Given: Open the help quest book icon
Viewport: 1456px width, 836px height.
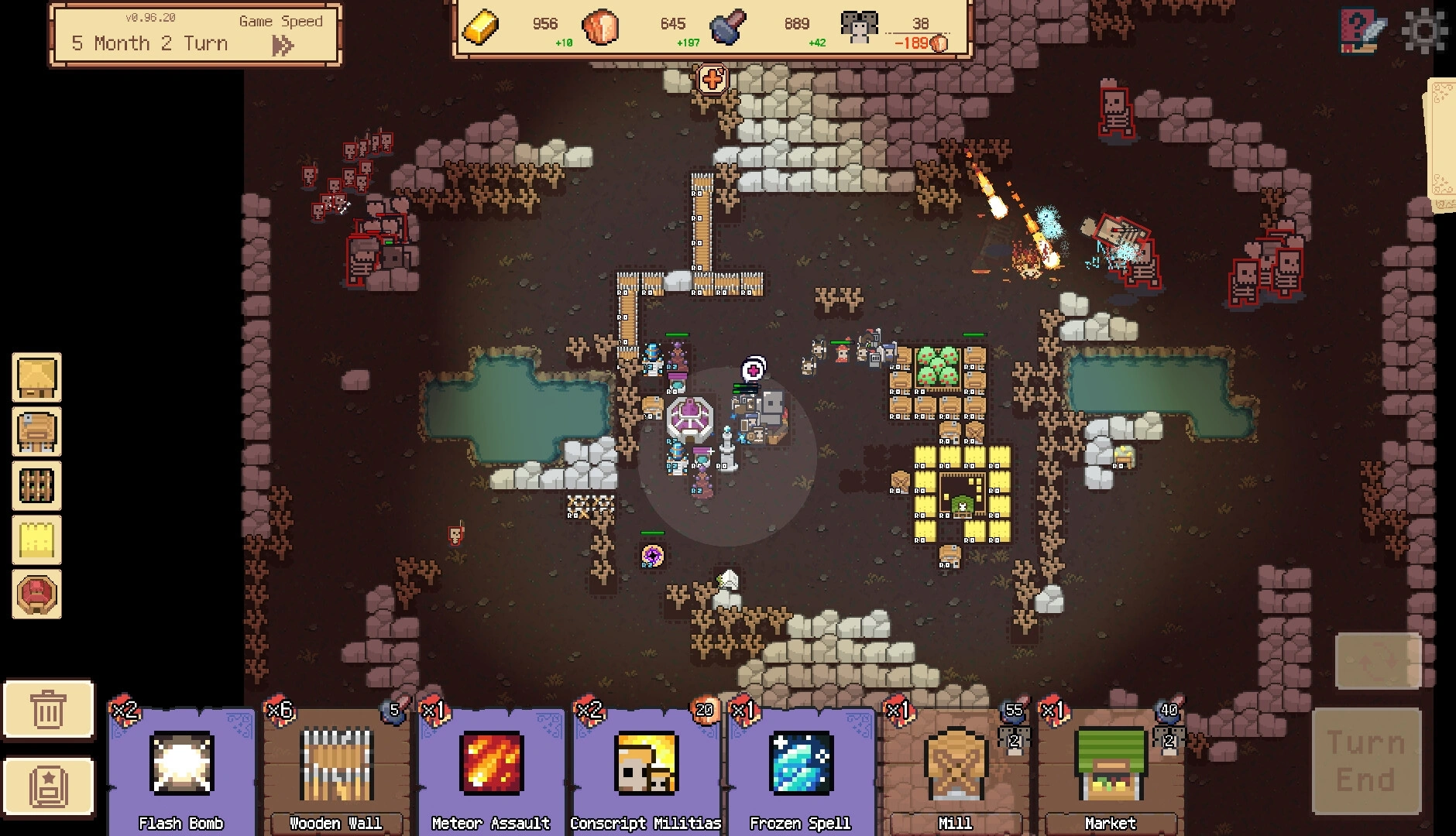Looking at the screenshot, I should [1362, 31].
